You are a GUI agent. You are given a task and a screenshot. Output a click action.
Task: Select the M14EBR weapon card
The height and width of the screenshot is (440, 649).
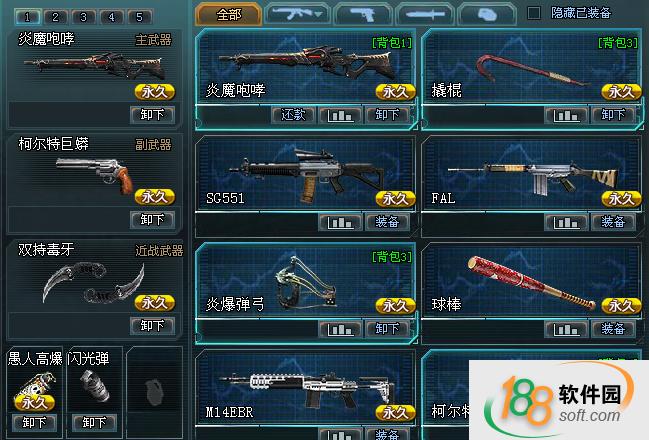pyautogui.click(x=305, y=390)
